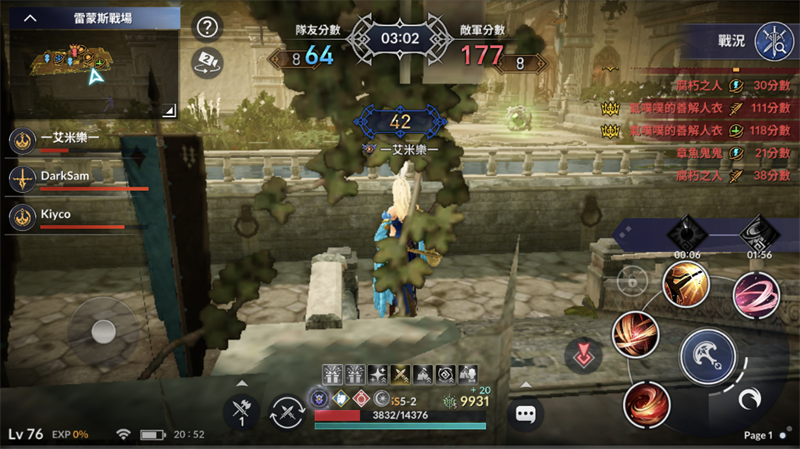Expand the minimap with the corner resize icon
Viewport: 800px width, 449px height.
168,108
